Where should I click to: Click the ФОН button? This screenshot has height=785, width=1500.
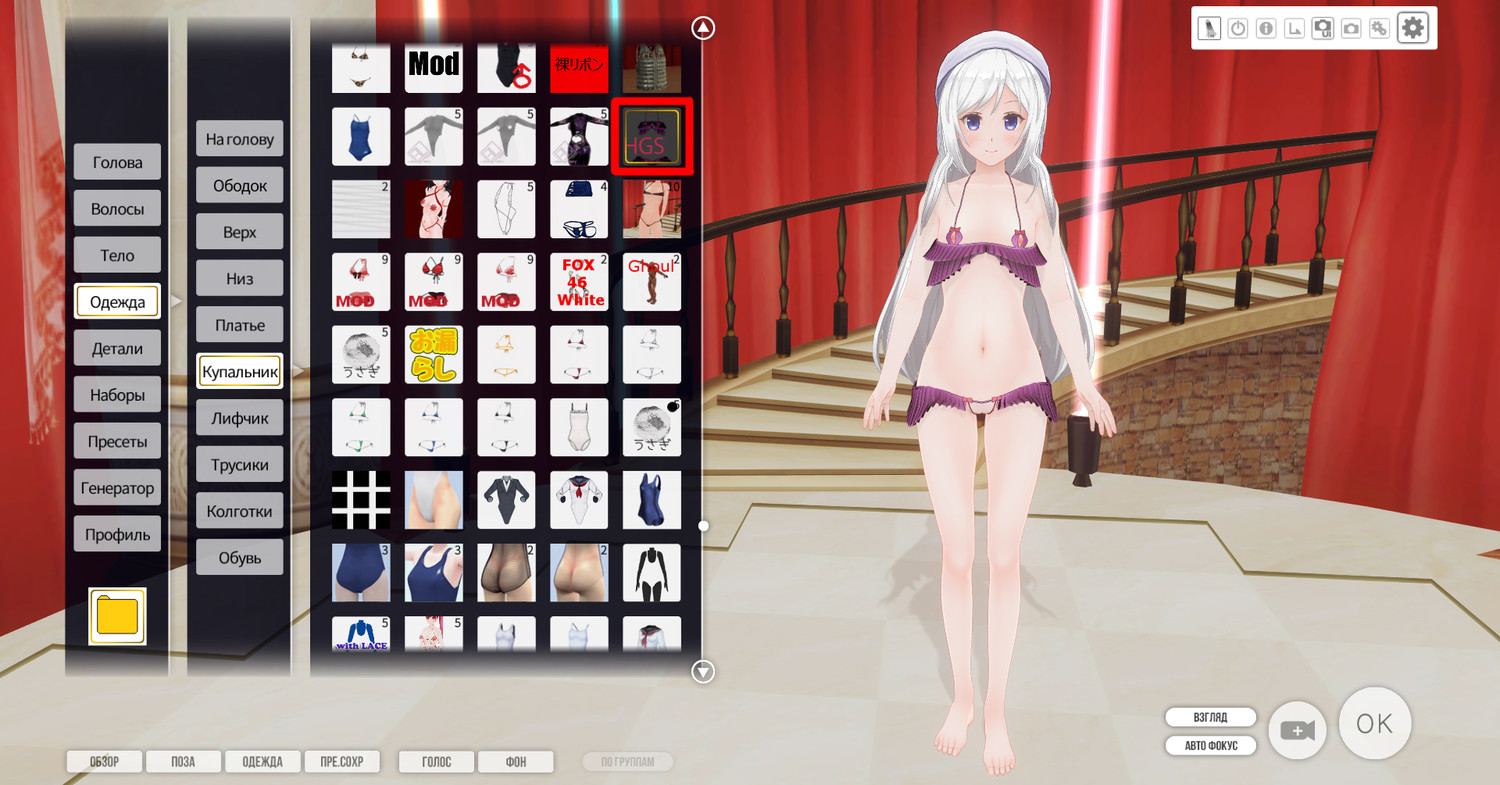click(515, 762)
